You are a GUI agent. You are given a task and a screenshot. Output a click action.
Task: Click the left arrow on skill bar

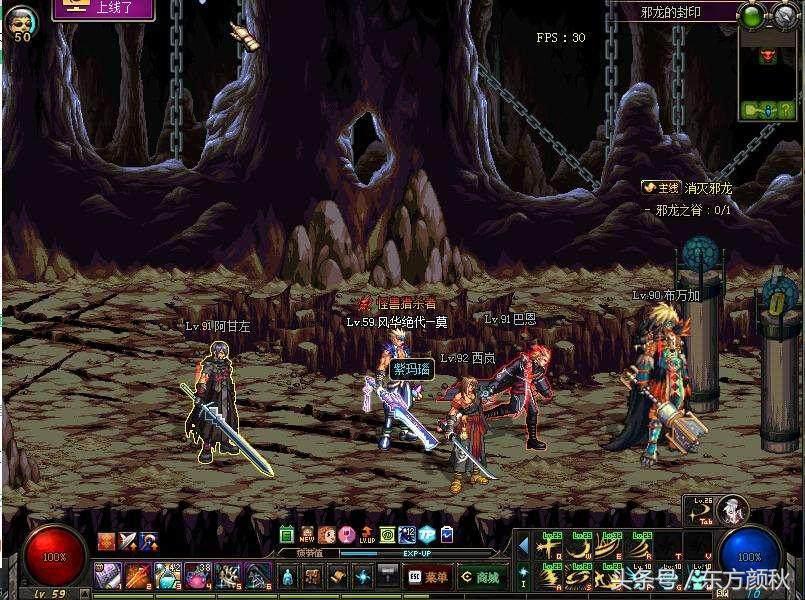point(522,546)
